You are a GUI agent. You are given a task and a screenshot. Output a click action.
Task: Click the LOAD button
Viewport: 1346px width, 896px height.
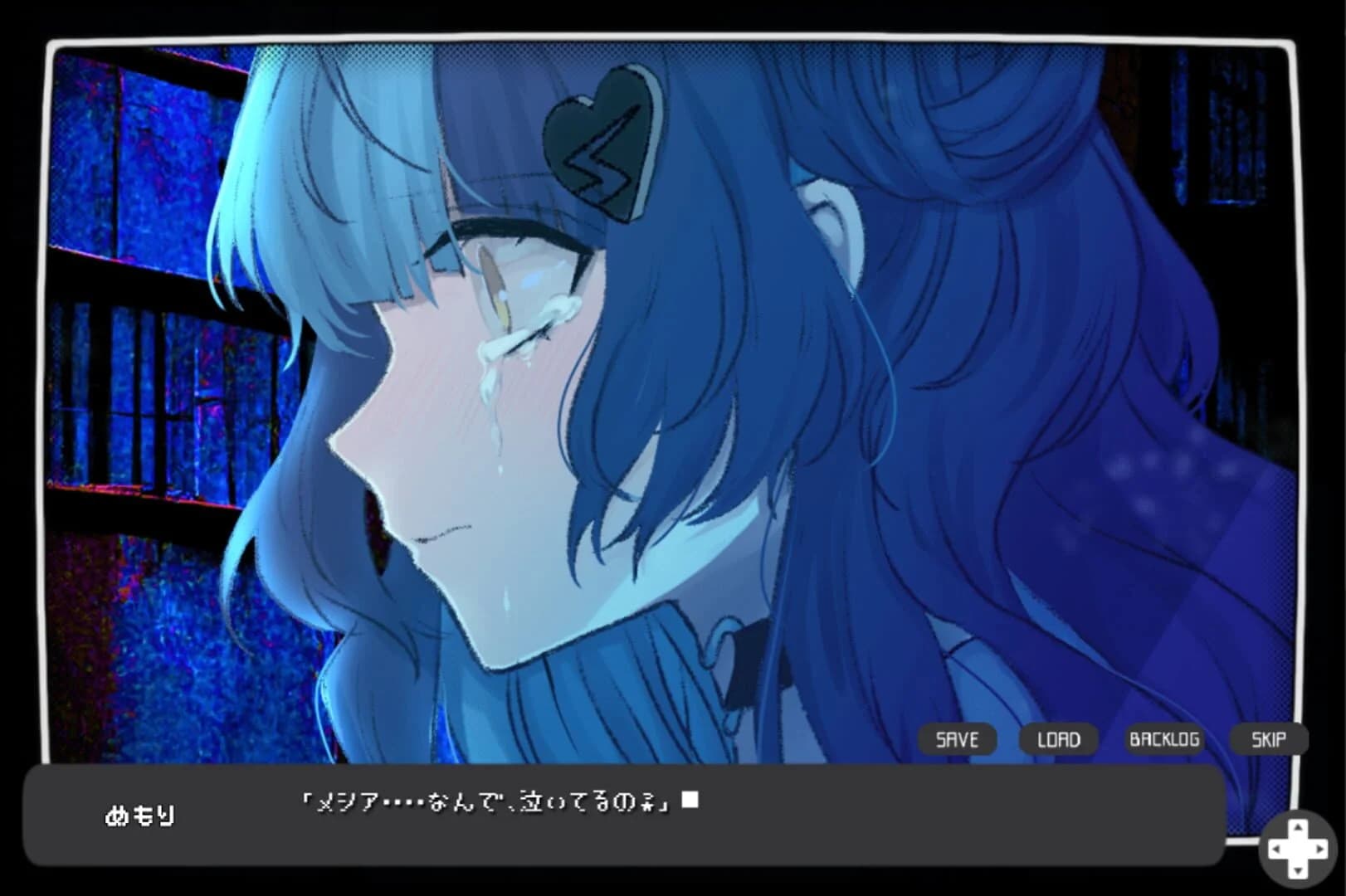coord(1059,738)
